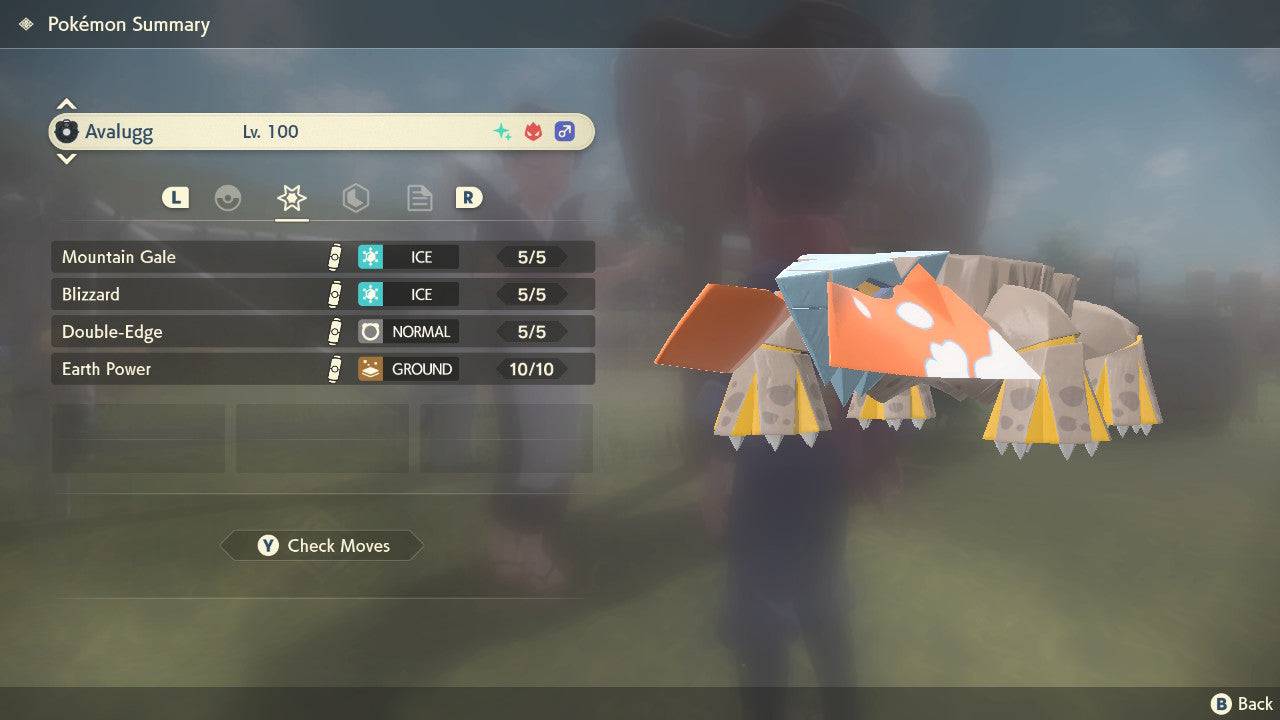
Task: Choose the Double-Edge move row
Action: [322, 331]
